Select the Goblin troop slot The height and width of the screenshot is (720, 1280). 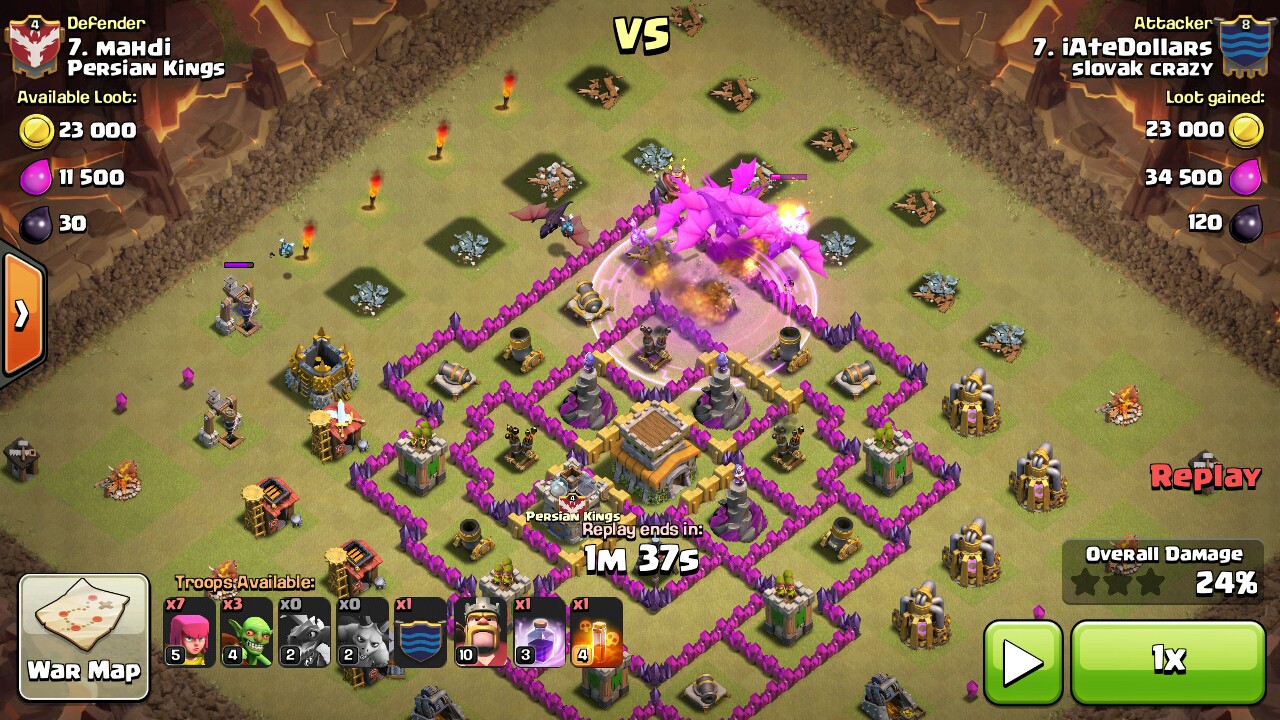pos(247,632)
